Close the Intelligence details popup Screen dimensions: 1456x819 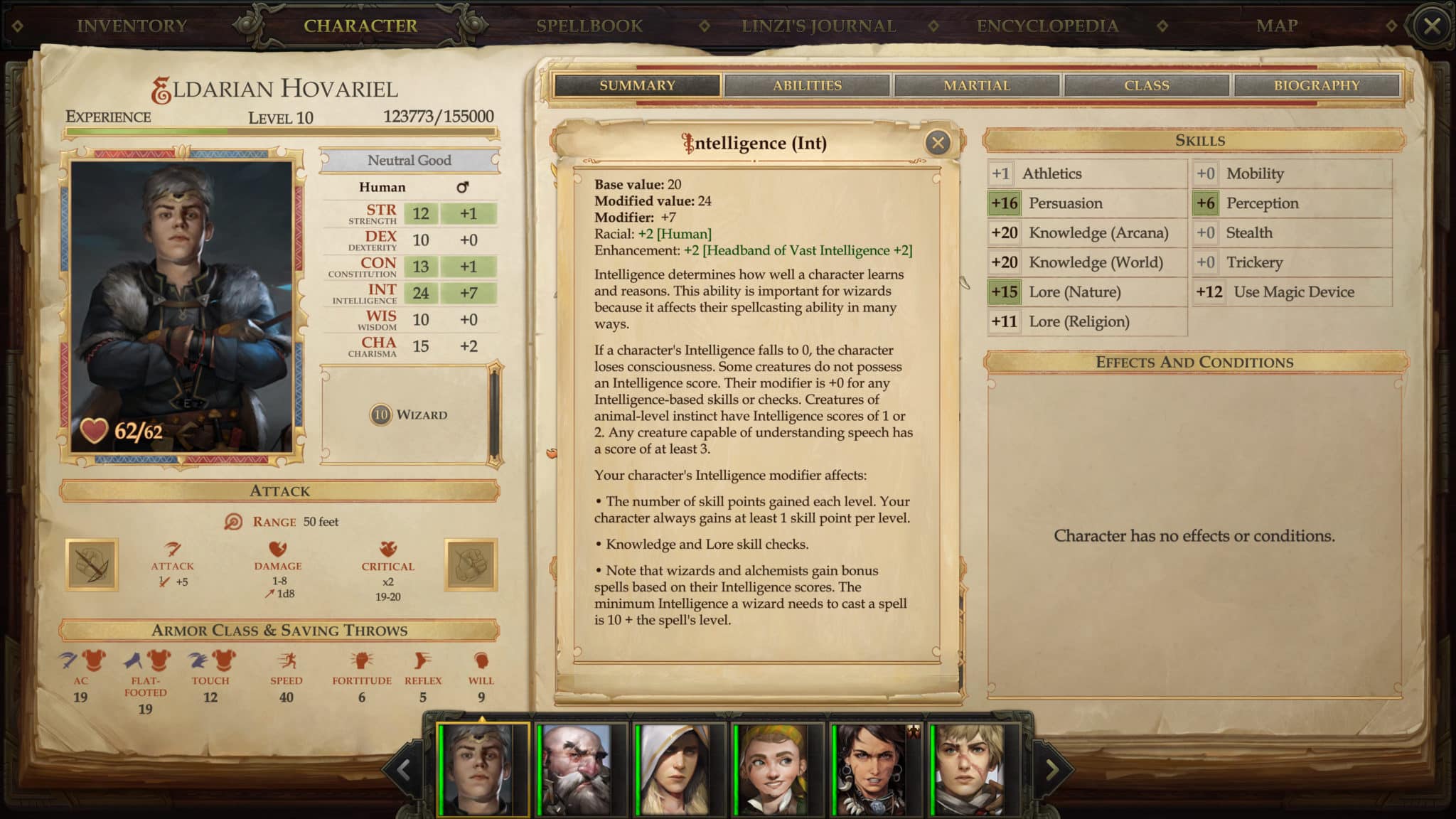938,143
